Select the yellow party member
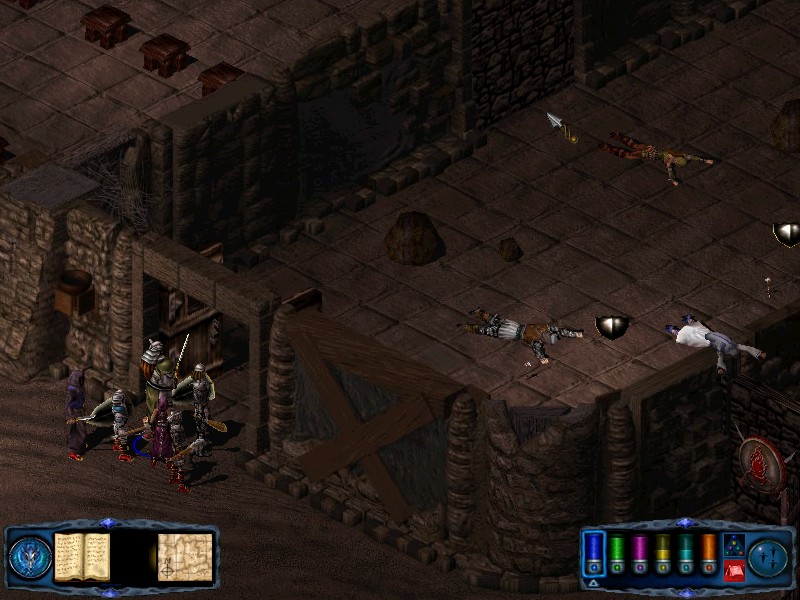This screenshot has width=800, height=600. point(662,553)
